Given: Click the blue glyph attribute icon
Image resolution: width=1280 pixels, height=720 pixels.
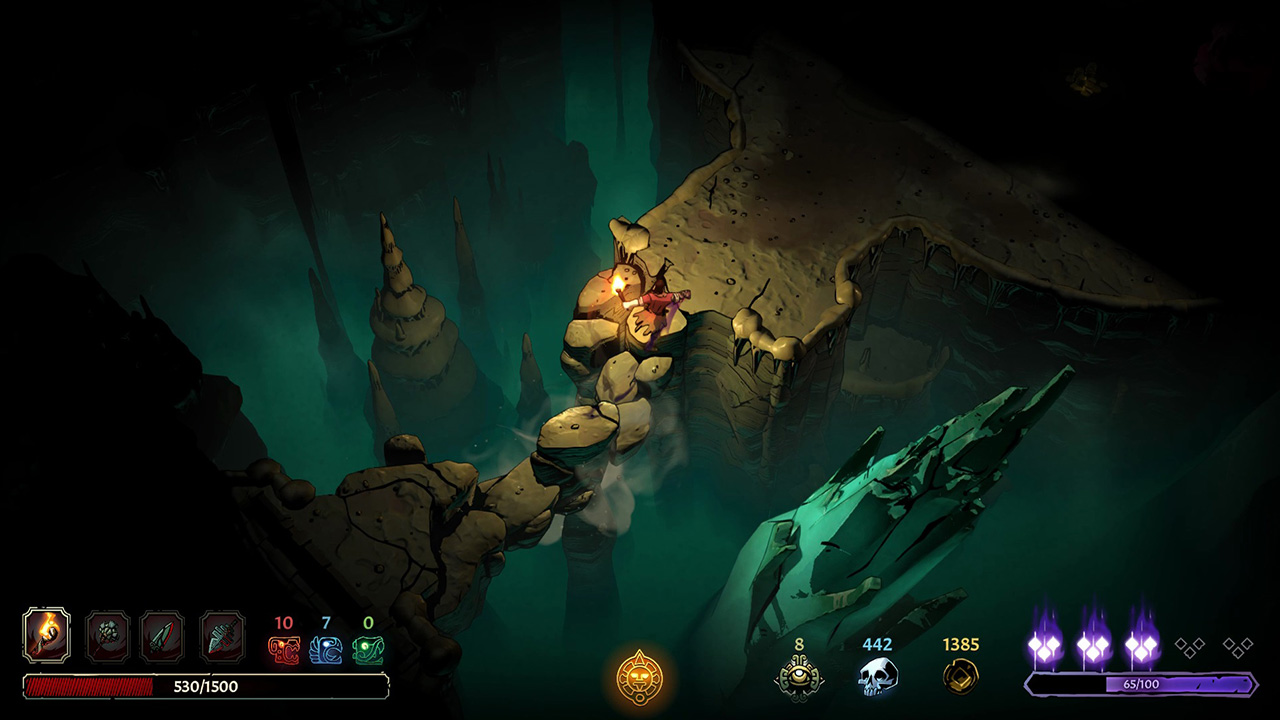Looking at the screenshot, I should [325, 650].
